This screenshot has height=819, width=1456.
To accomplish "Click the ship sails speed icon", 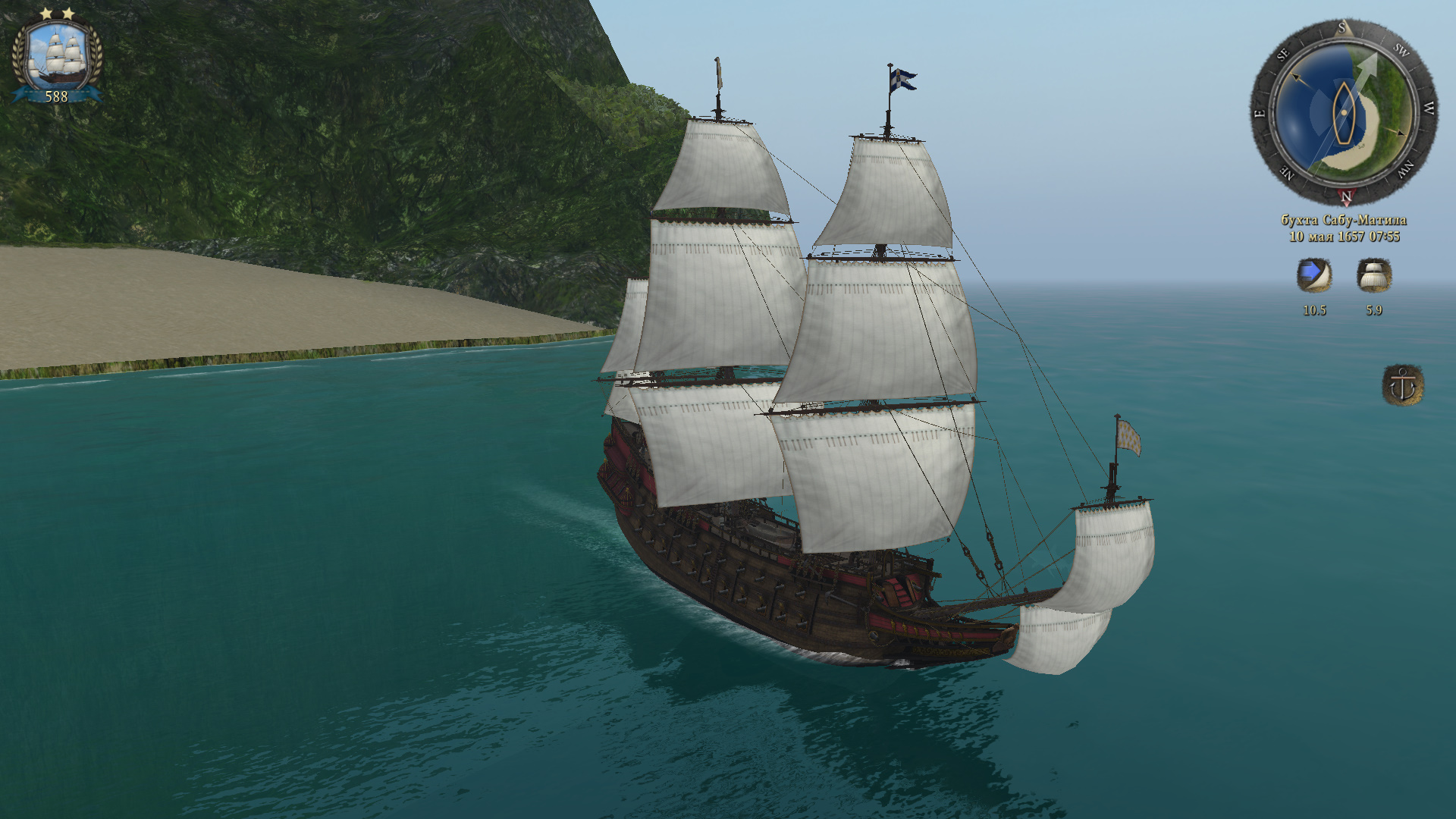I will coord(1373,275).
